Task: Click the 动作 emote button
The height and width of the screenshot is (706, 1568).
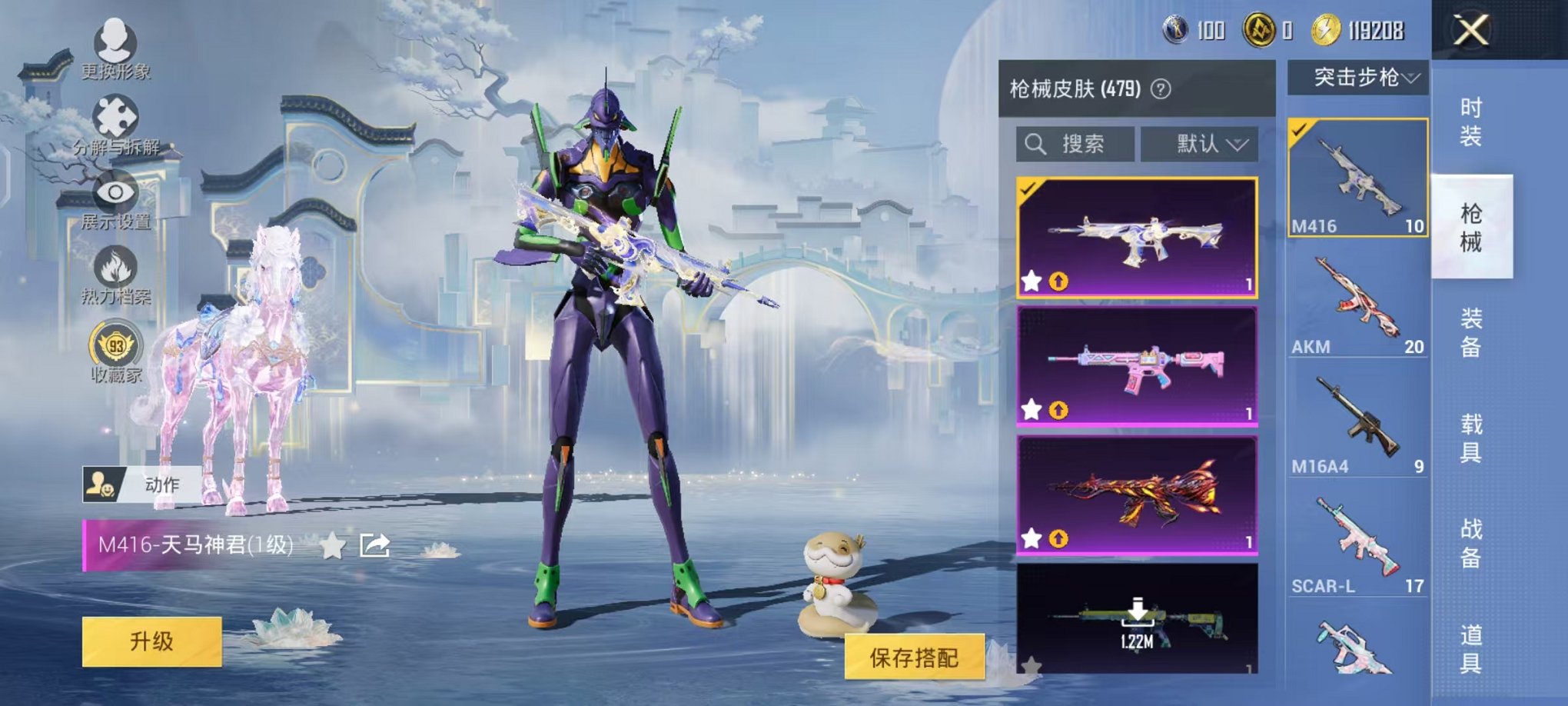Action: tap(142, 485)
